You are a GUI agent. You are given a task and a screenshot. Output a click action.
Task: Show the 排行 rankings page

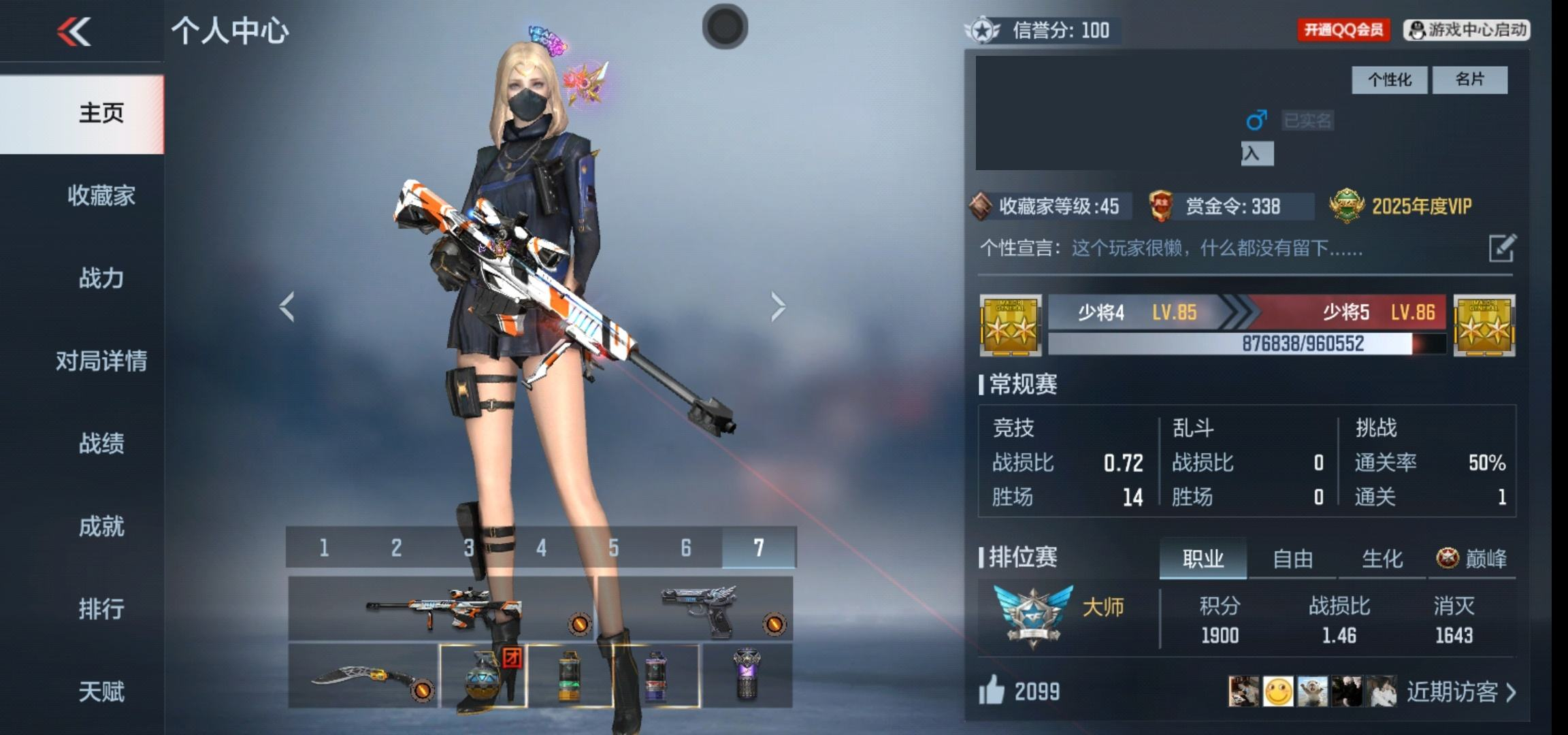pos(101,608)
